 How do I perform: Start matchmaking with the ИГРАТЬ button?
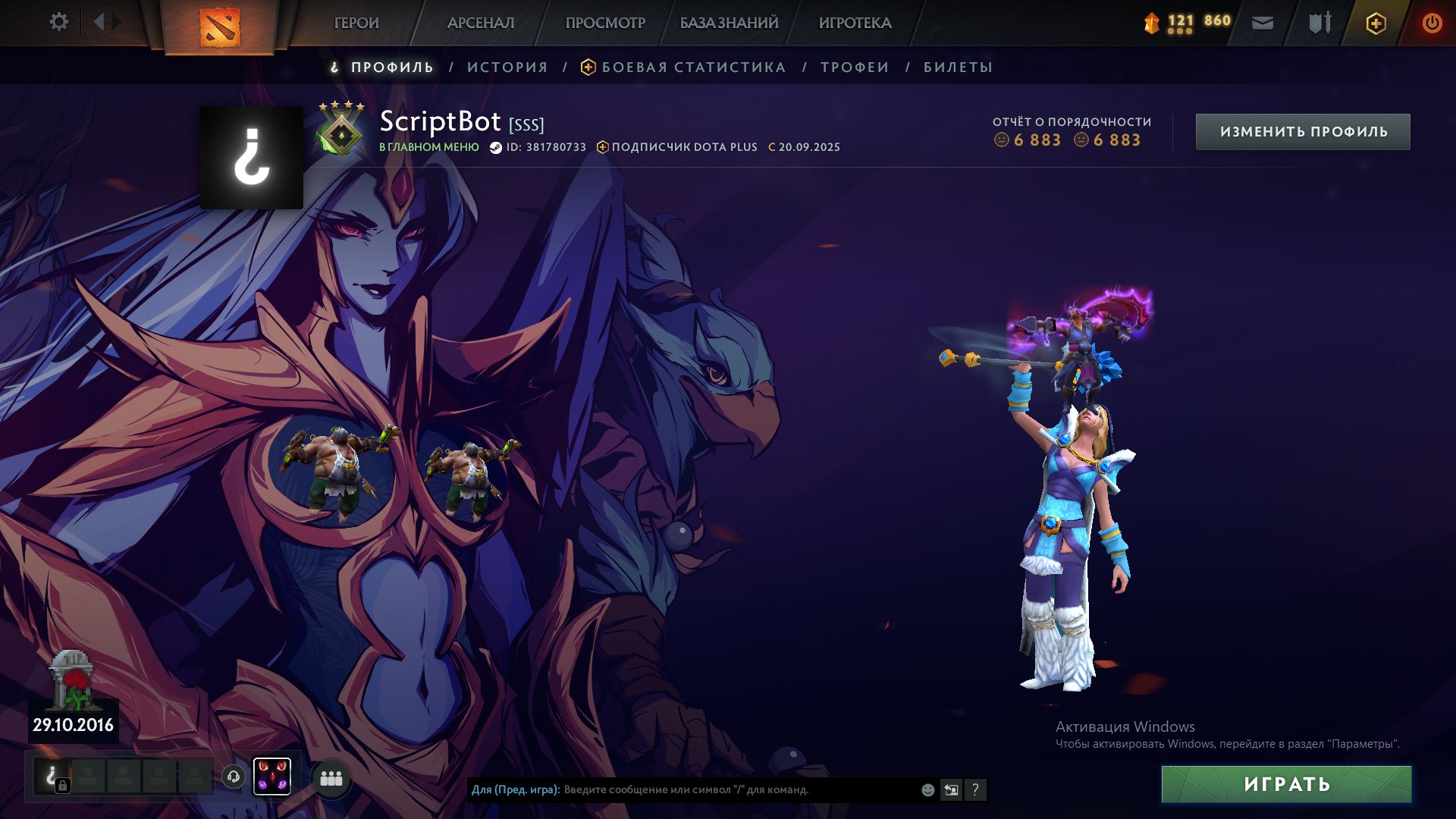[x=1286, y=784]
